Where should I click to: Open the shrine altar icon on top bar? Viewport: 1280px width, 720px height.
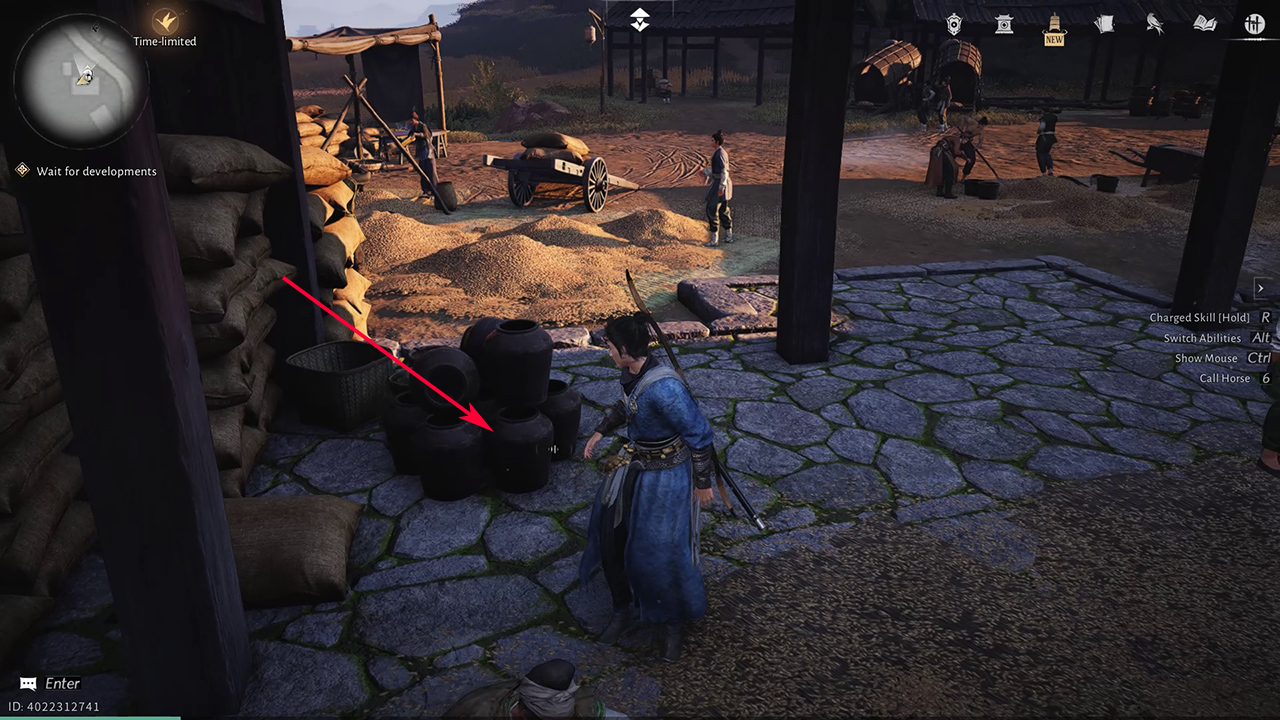(x=1004, y=24)
